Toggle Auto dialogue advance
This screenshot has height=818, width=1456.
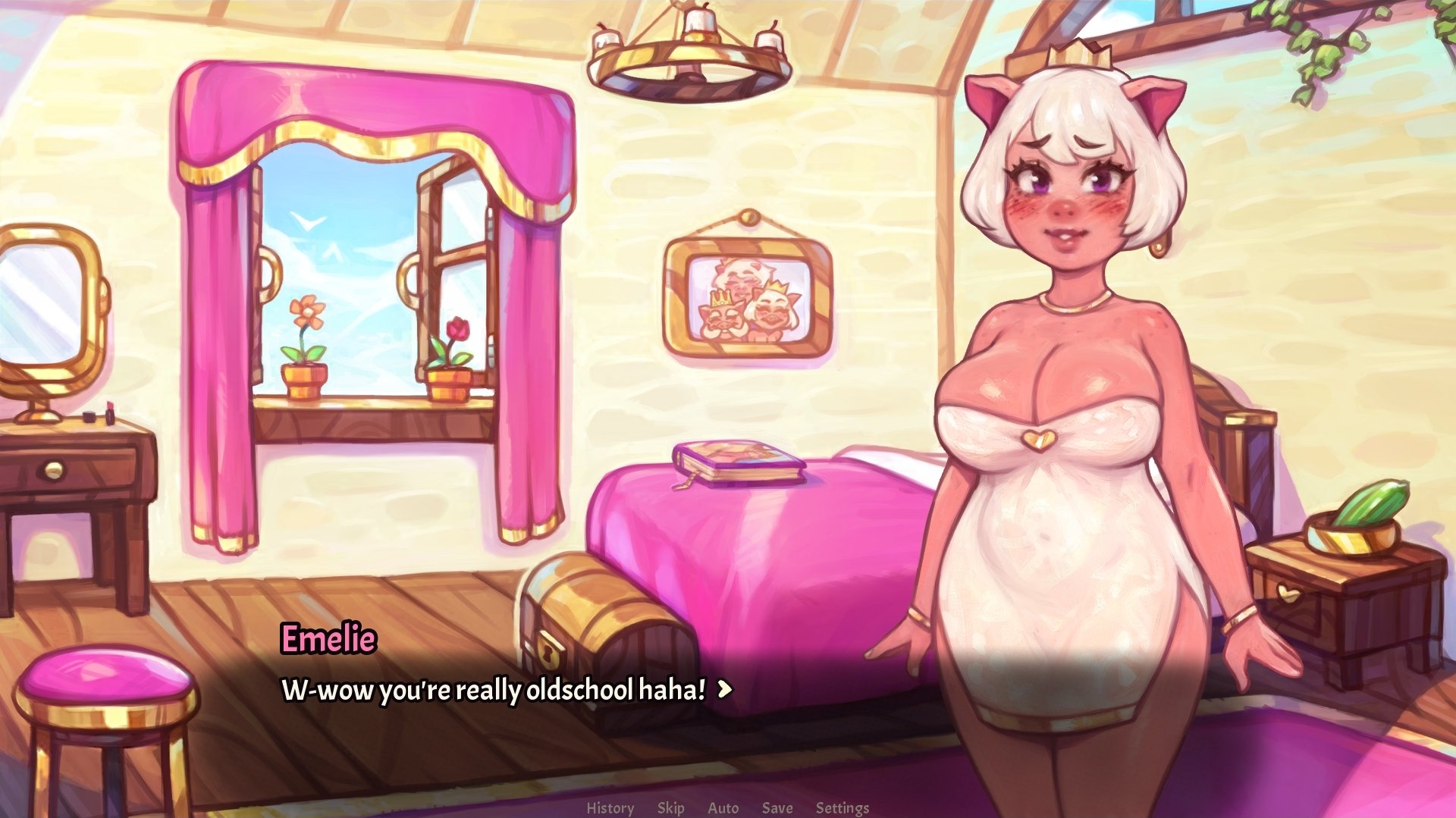723,808
